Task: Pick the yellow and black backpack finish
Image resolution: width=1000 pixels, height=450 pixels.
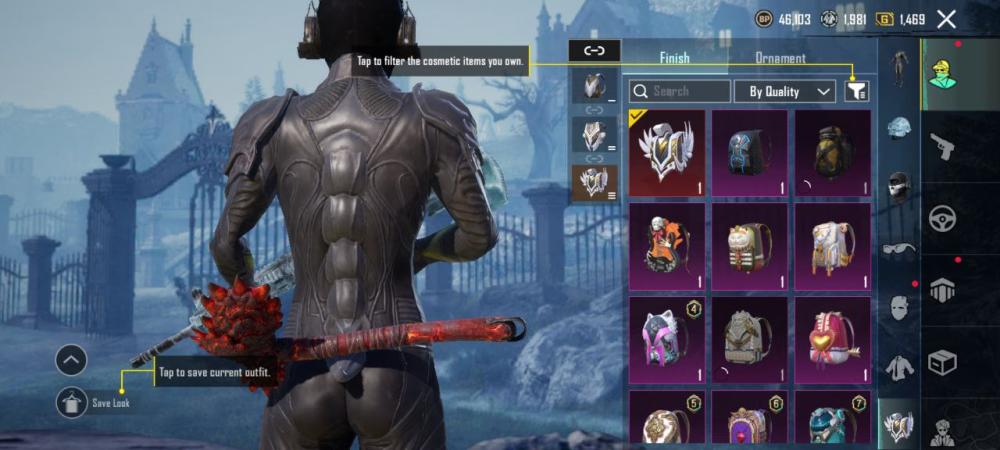Action: (x=832, y=153)
